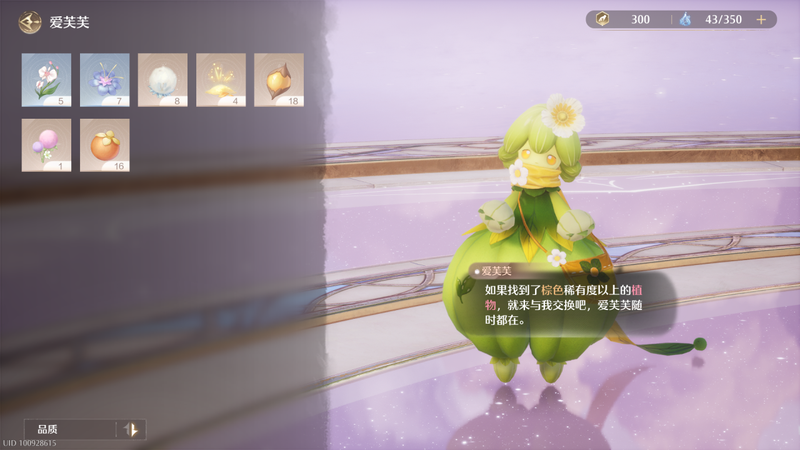This screenshot has width=800, height=450.
Task: Pick the golden sparkle plant slot
Action: 220,80
